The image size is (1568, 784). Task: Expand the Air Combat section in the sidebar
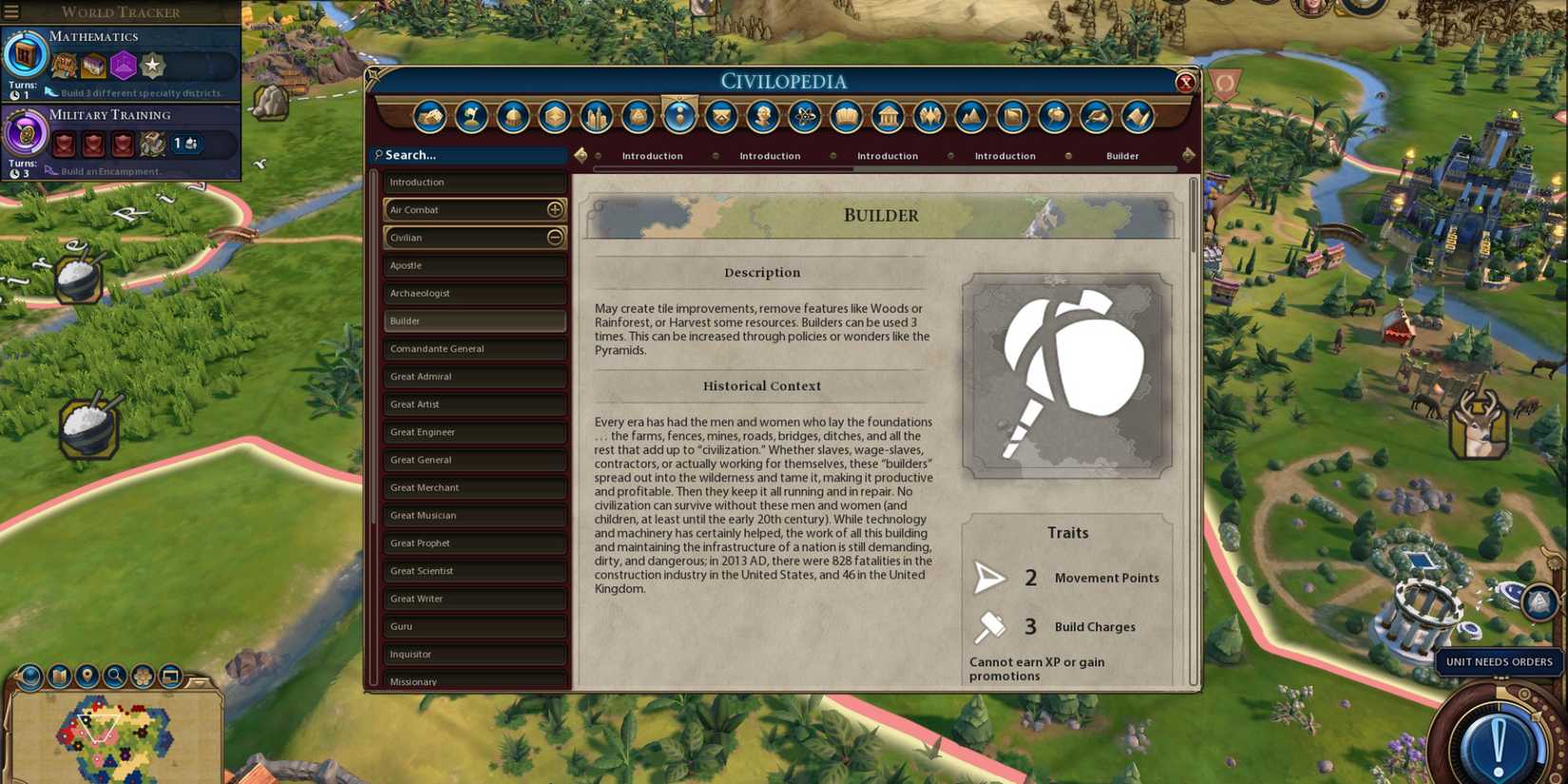click(554, 209)
